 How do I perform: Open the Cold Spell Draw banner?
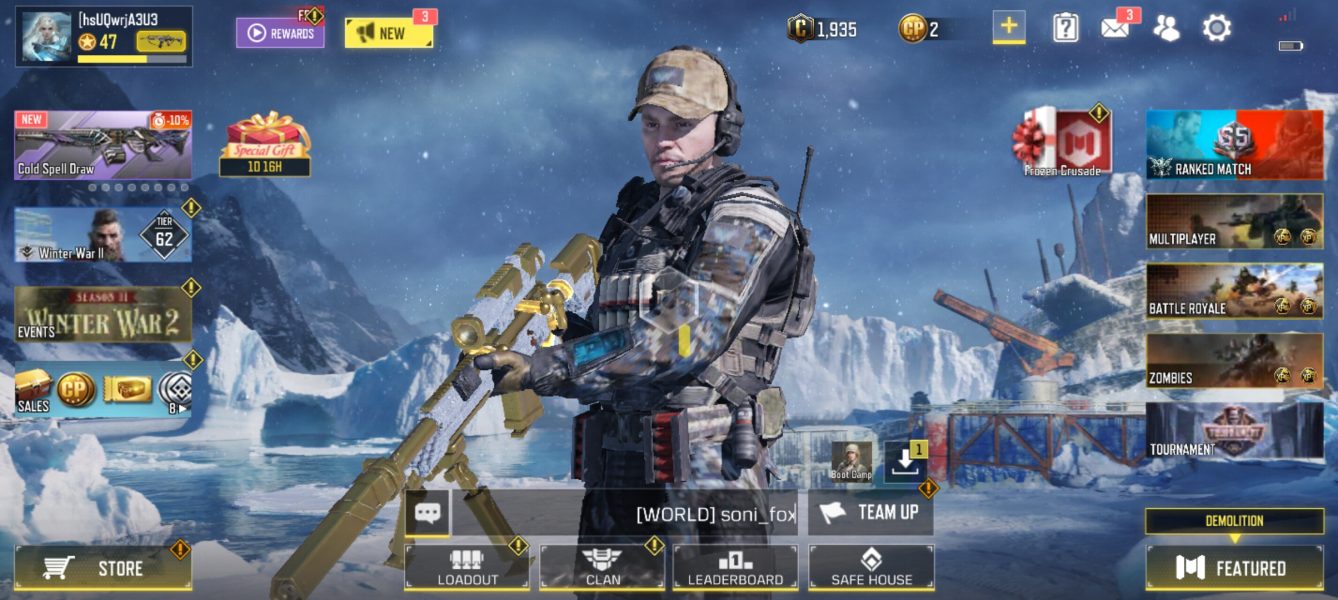coord(102,145)
